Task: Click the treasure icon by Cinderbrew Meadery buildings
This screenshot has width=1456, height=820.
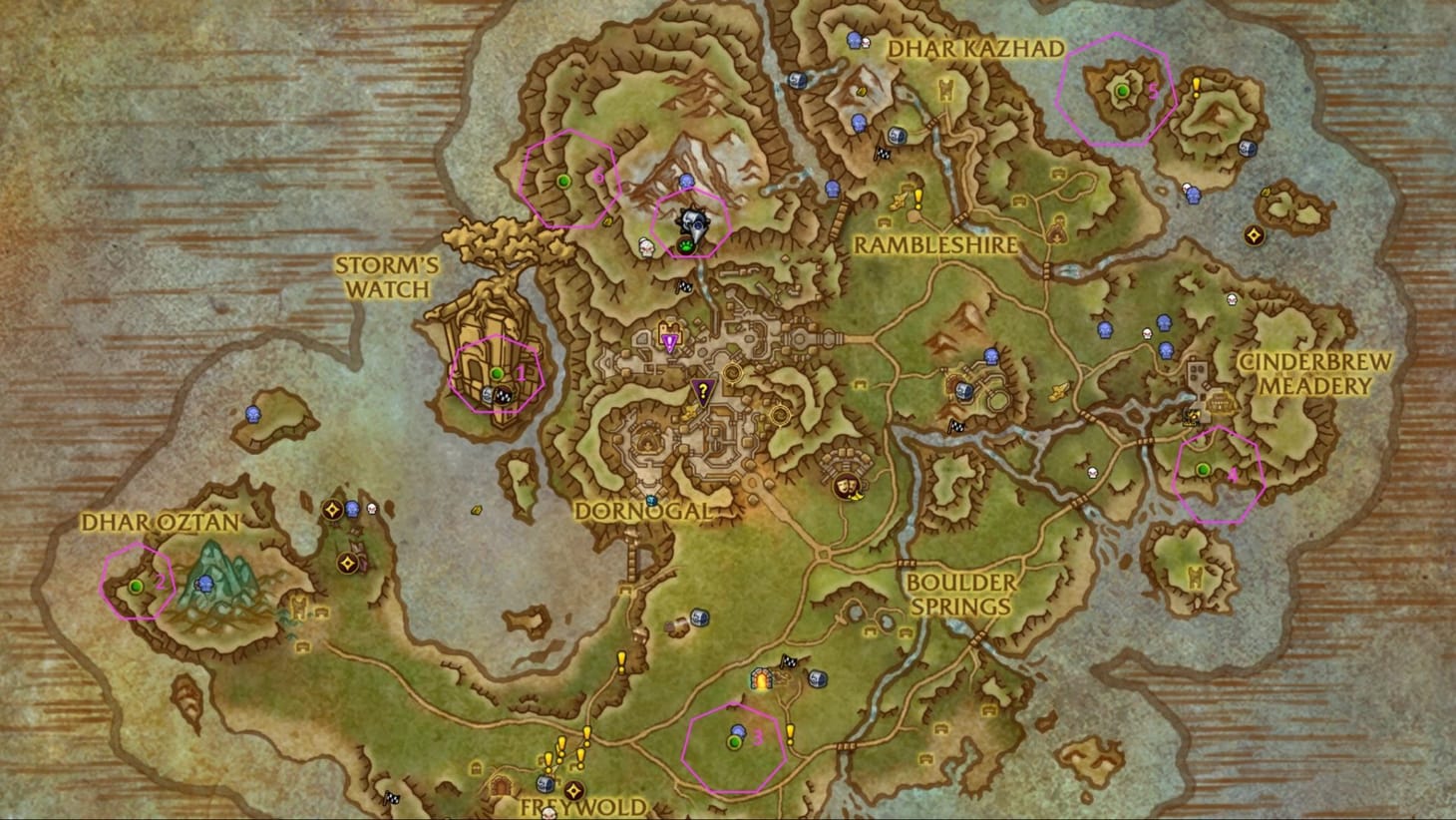Action: point(1192,417)
